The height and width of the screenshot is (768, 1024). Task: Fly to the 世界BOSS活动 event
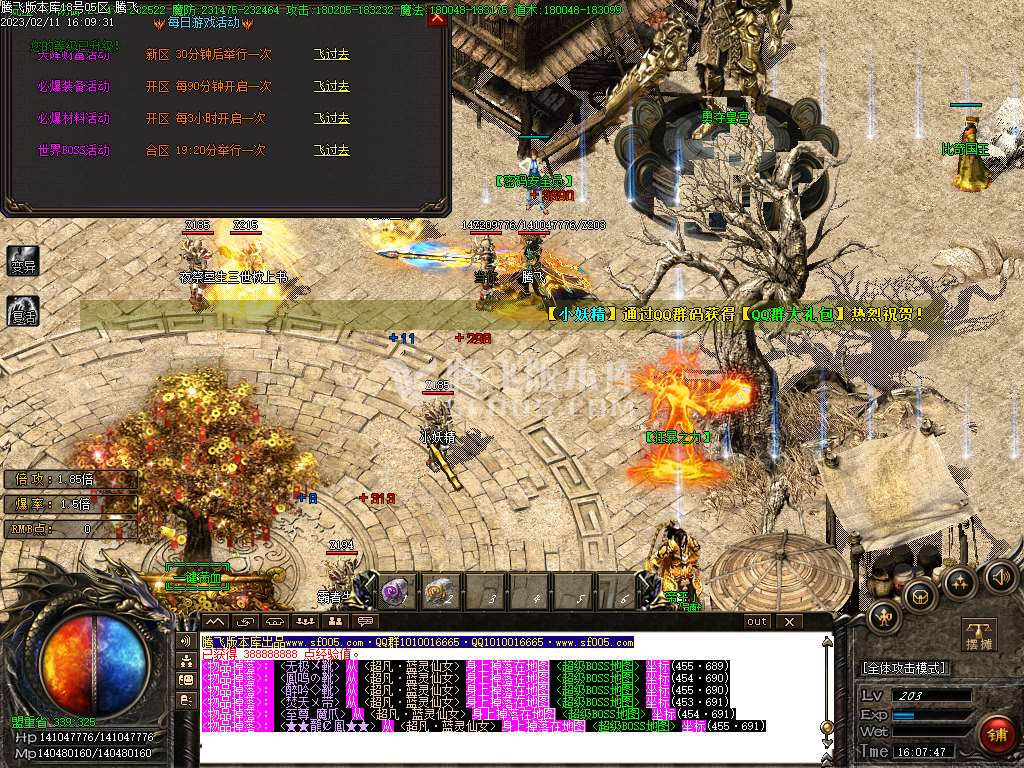331,151
